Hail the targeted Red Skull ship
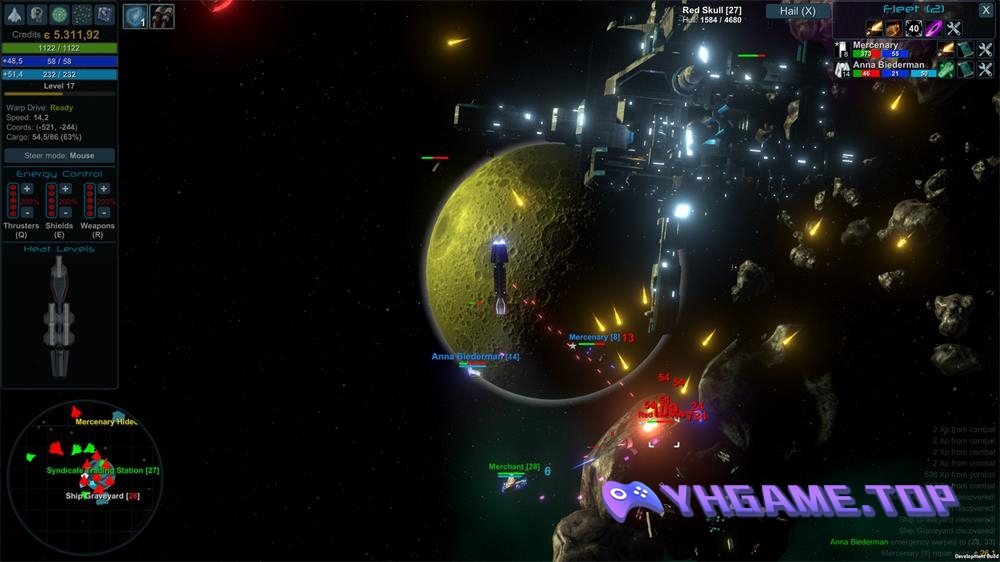Screen dimensions: 1000x562 click(797, 11)
